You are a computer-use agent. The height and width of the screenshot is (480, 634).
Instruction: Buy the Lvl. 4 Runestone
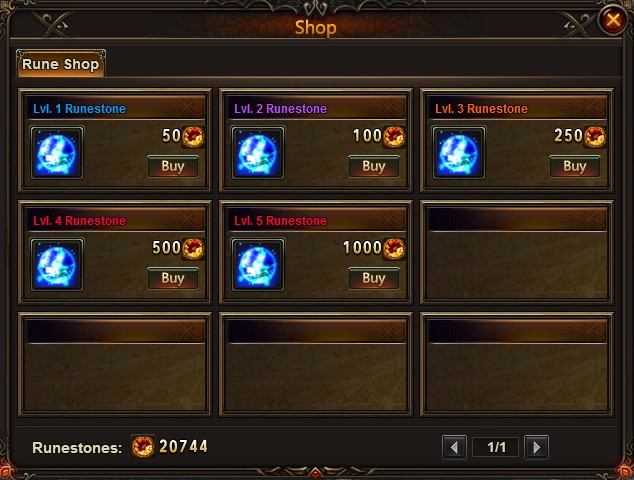click(173, 278)
